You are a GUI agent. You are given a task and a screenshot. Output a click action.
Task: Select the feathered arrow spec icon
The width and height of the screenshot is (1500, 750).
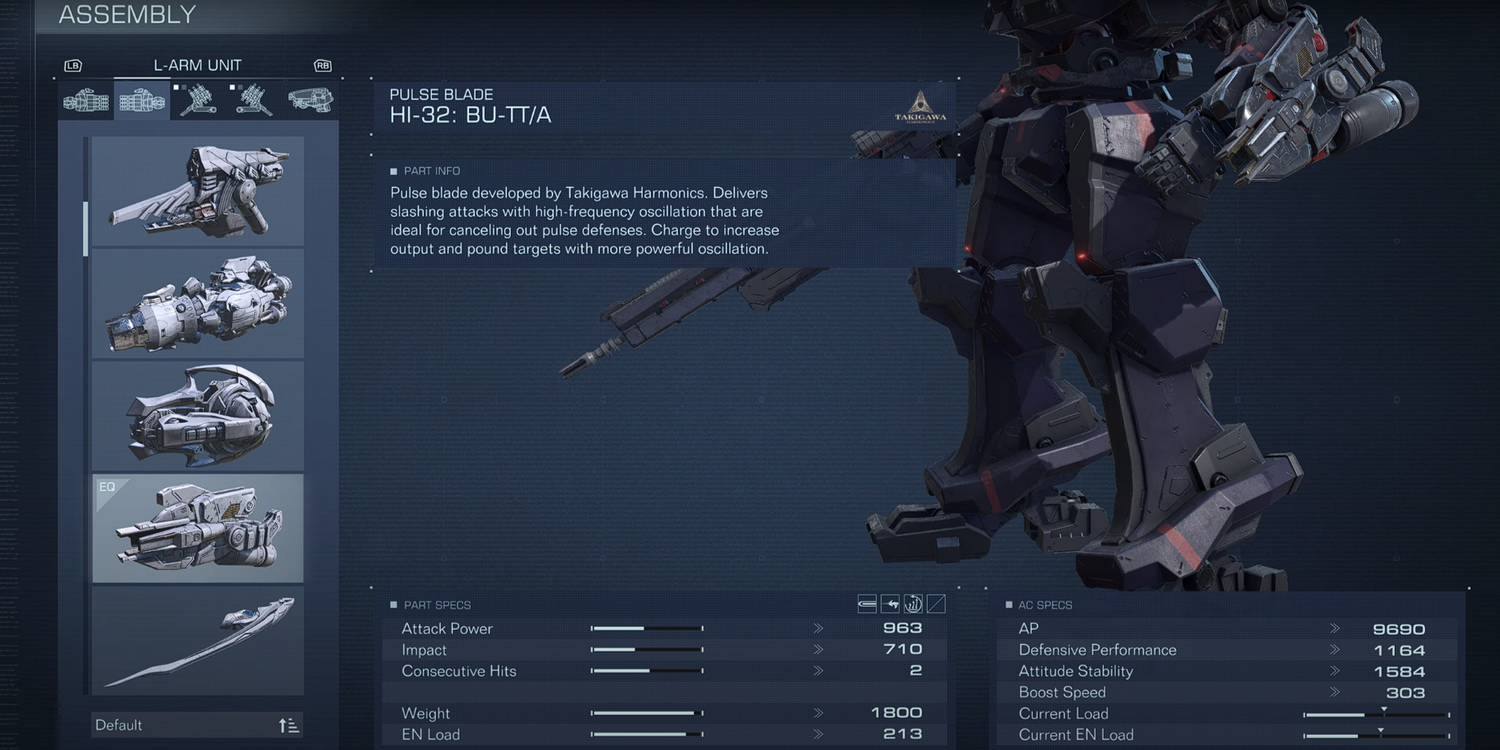pos(890,604)
